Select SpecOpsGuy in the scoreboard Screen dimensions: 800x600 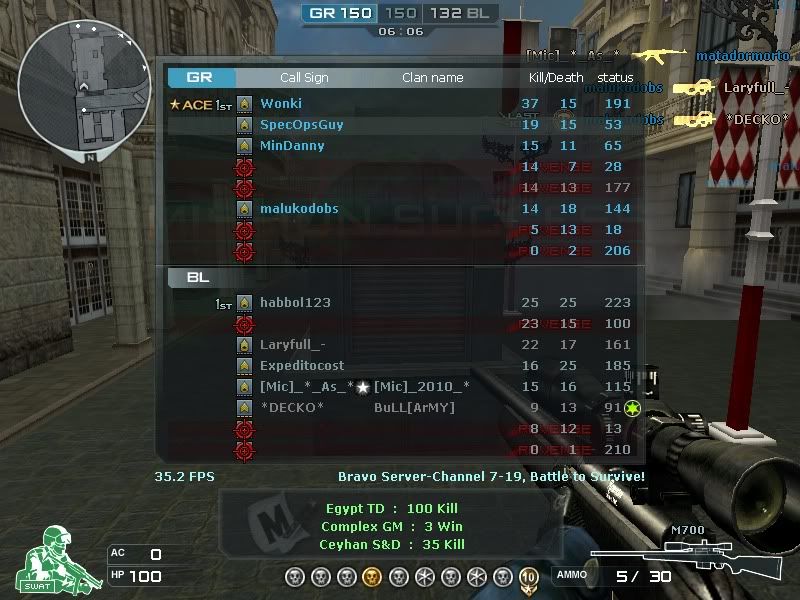coord(301,125)
